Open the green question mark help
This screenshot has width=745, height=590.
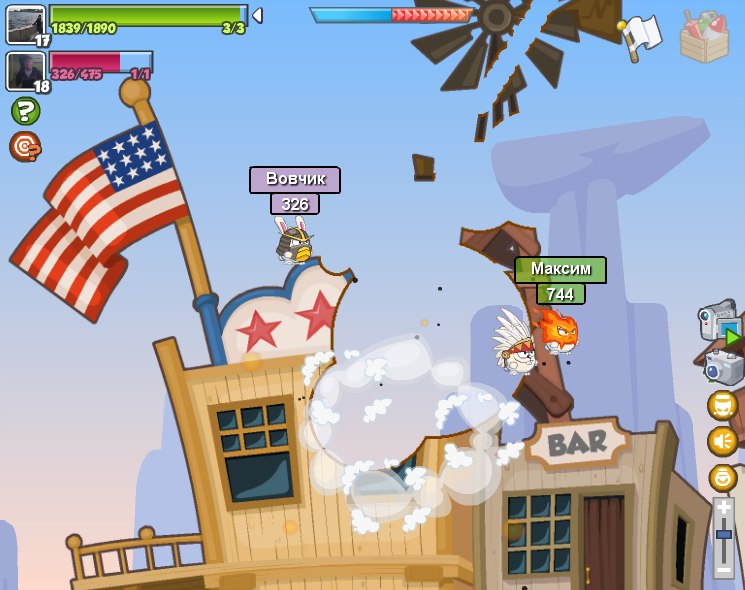[x=25, y=111]
